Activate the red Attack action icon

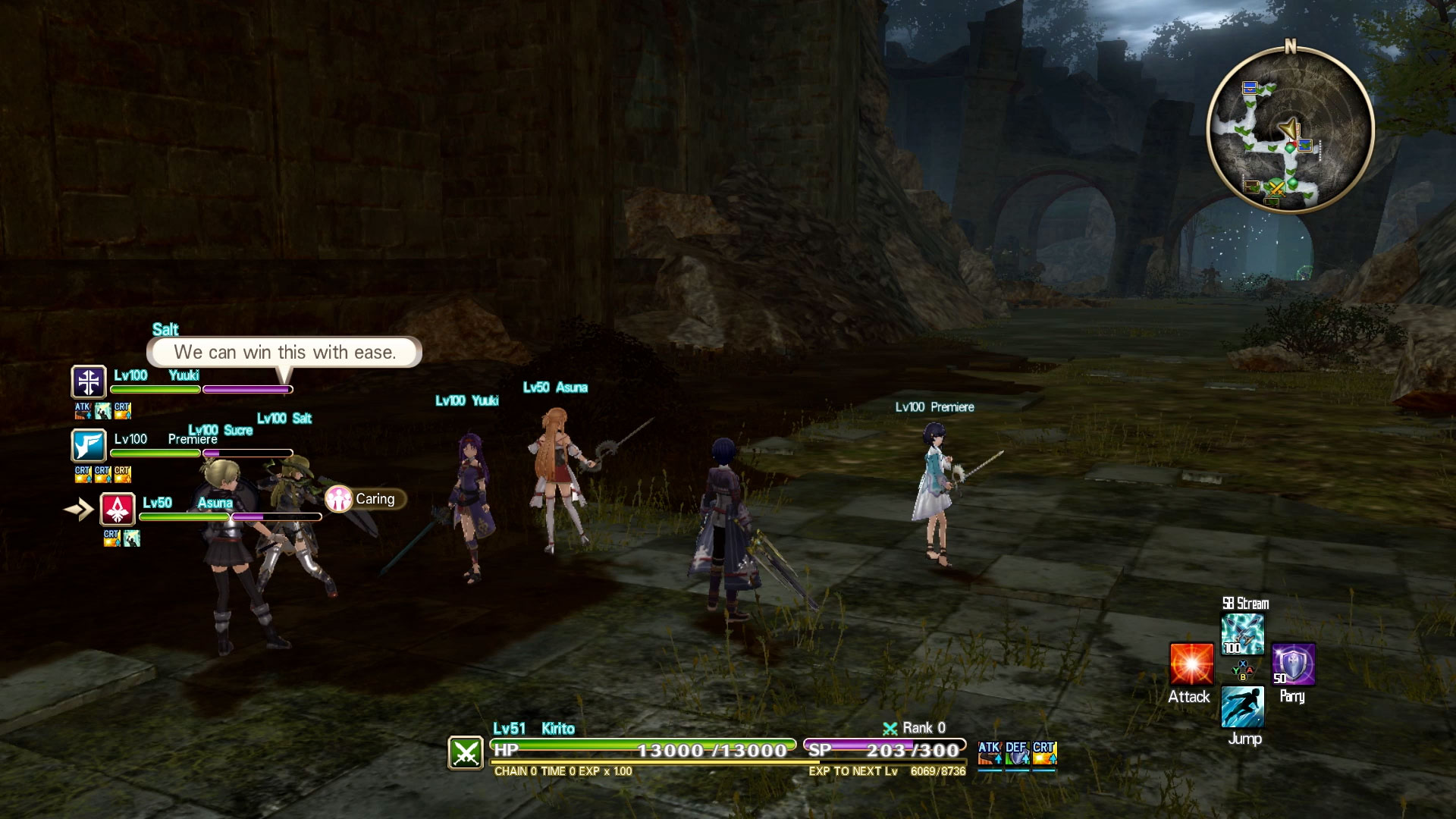tap(1191, 664)
